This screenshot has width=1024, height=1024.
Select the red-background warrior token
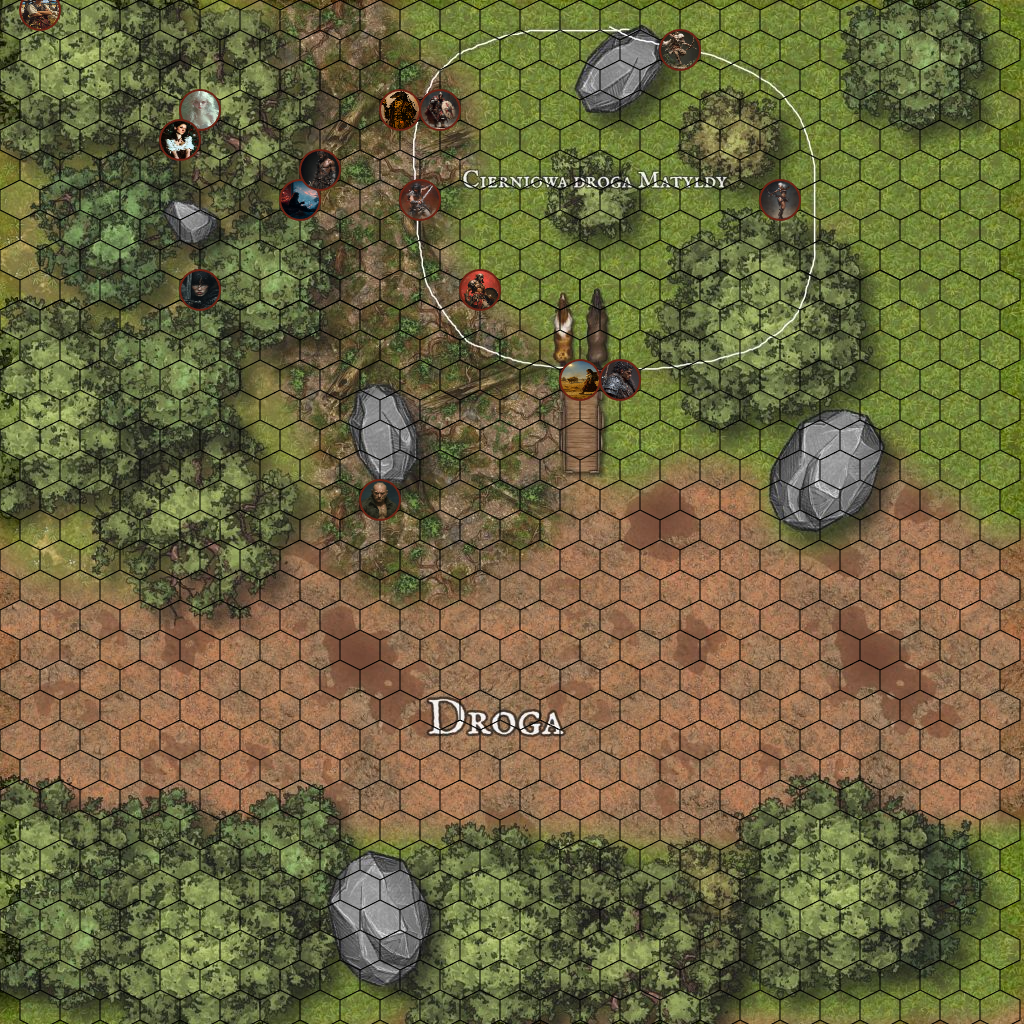click(x=480, y=290)
